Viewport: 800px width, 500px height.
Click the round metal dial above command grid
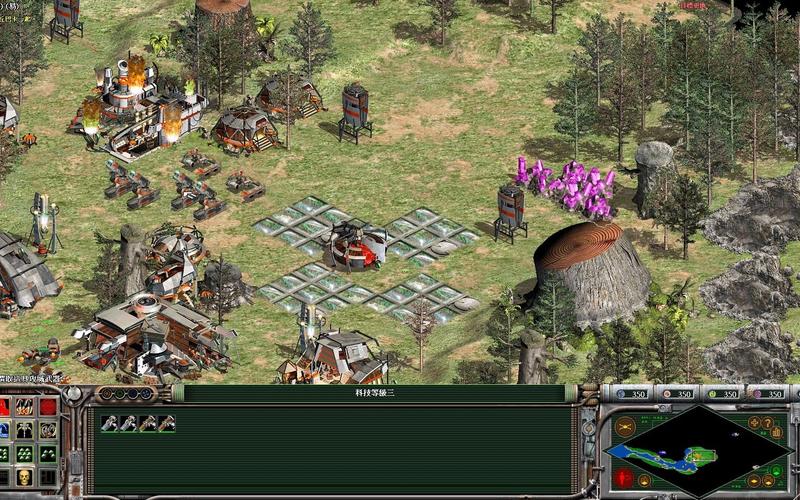point(73,394)
